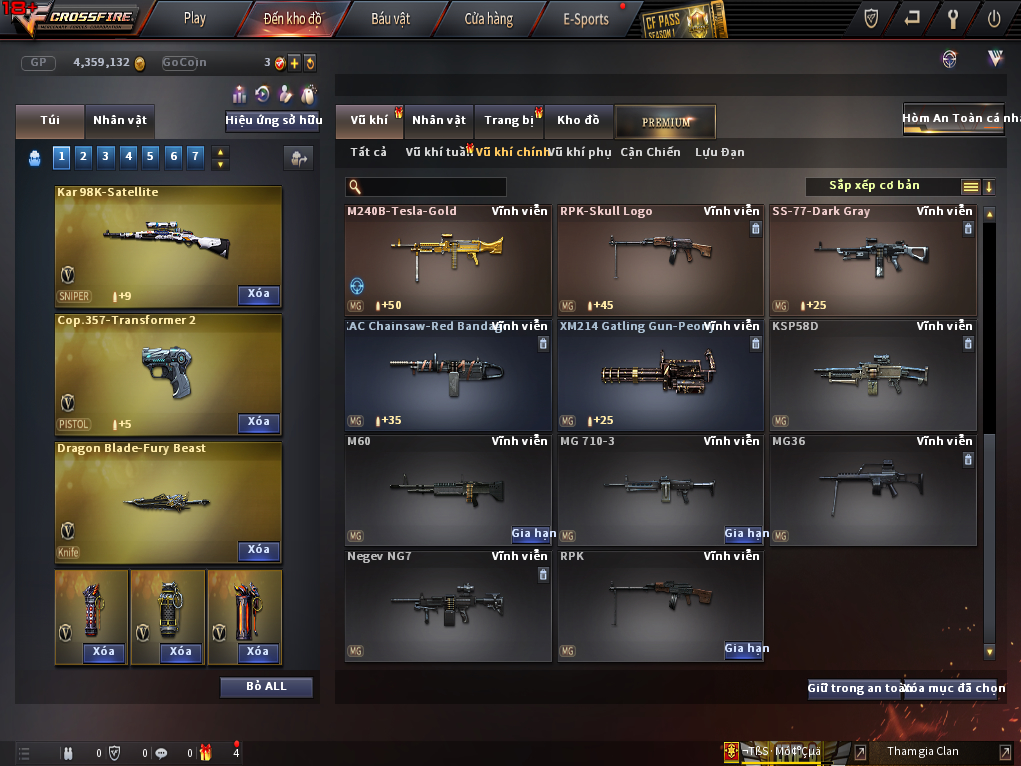The width and height of the screenshot is (1021, 766).
Task: Select bag page number 3
Action: coord(106,156)
